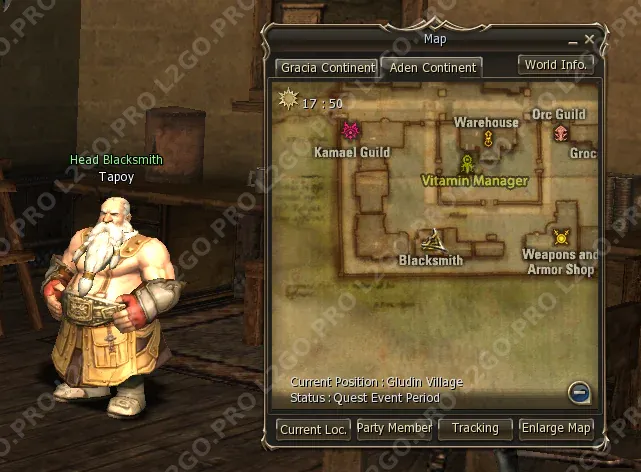The height and width of the screenshot is (472, 641).
Task: Select the Kamael Guild map marker
Action: click(x=351, y=130)
